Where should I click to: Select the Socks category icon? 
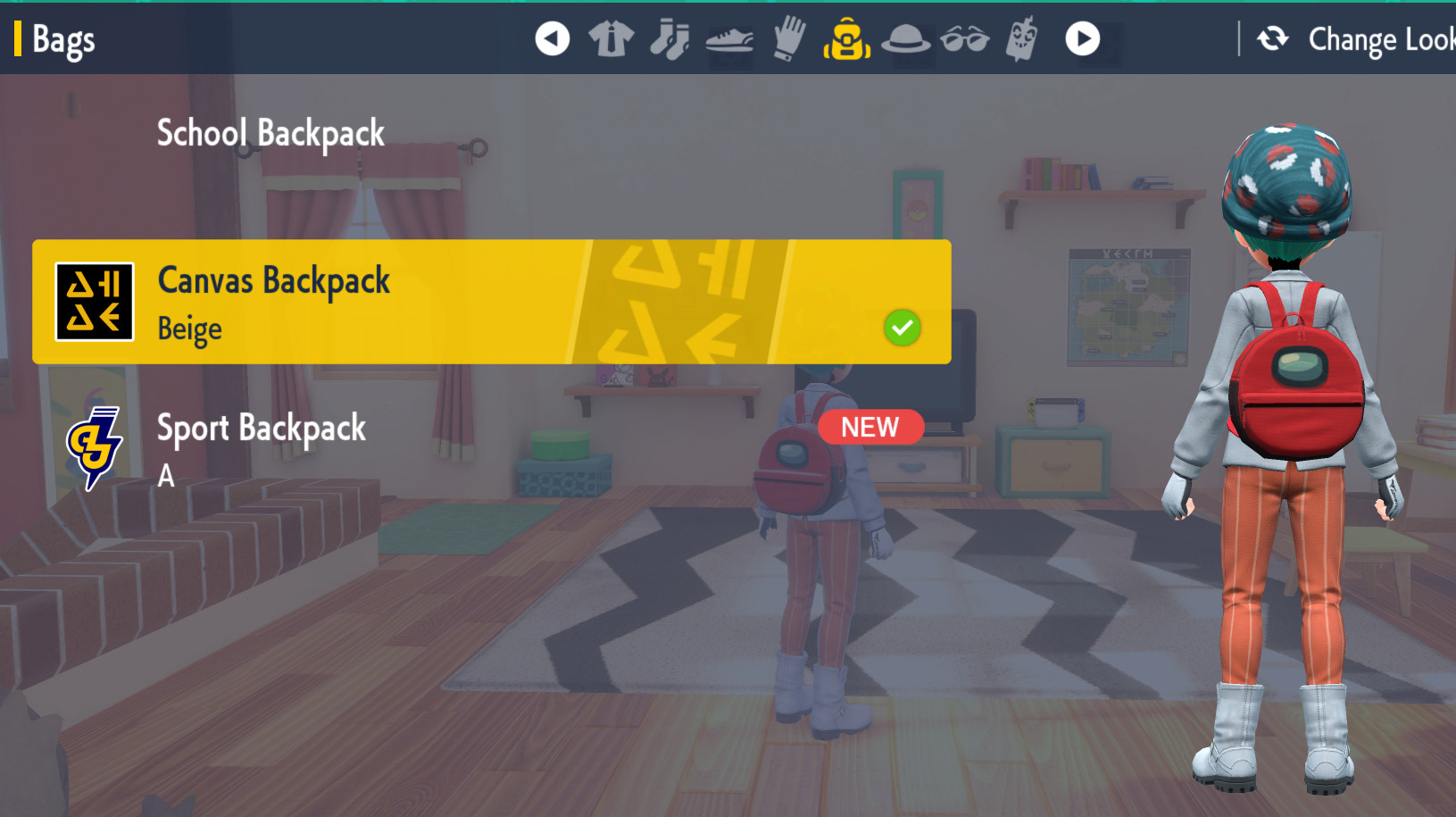tap(669, 38)
